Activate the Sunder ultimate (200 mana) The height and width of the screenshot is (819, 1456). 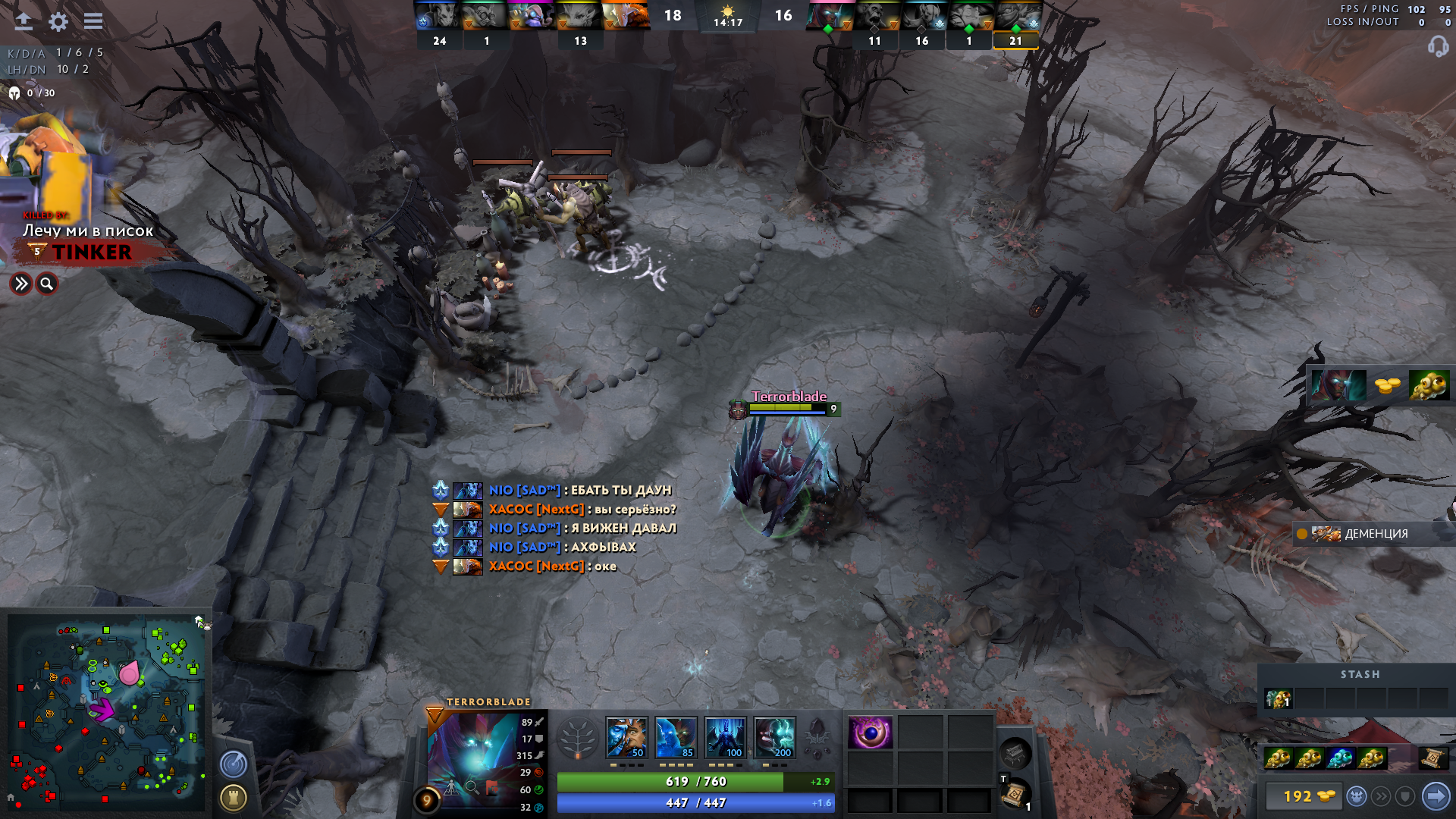pos(774,737)
